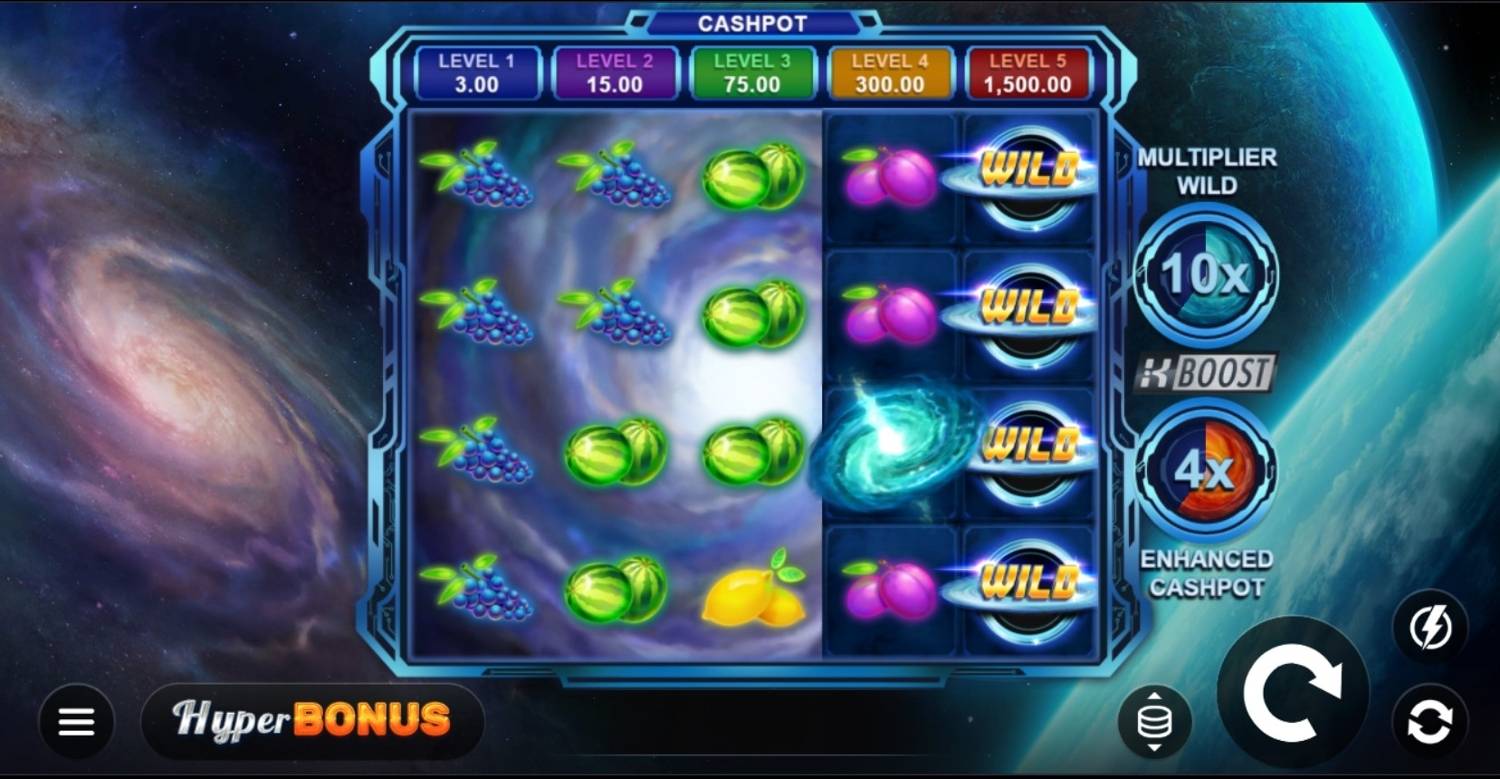The height and width of the screenshot is (779, 1500).
Task: Select the Level 1 cashpot showing 3.00
Action: (x=477, y=72)
